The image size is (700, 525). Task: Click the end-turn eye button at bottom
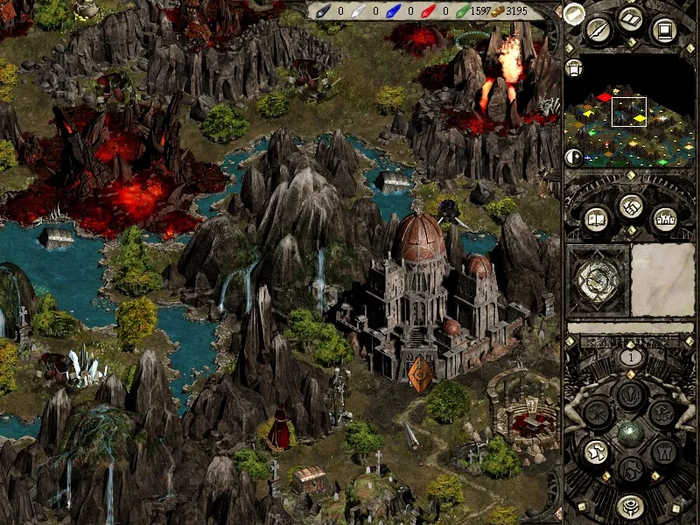pyautogui.click(x=629, y=505)
